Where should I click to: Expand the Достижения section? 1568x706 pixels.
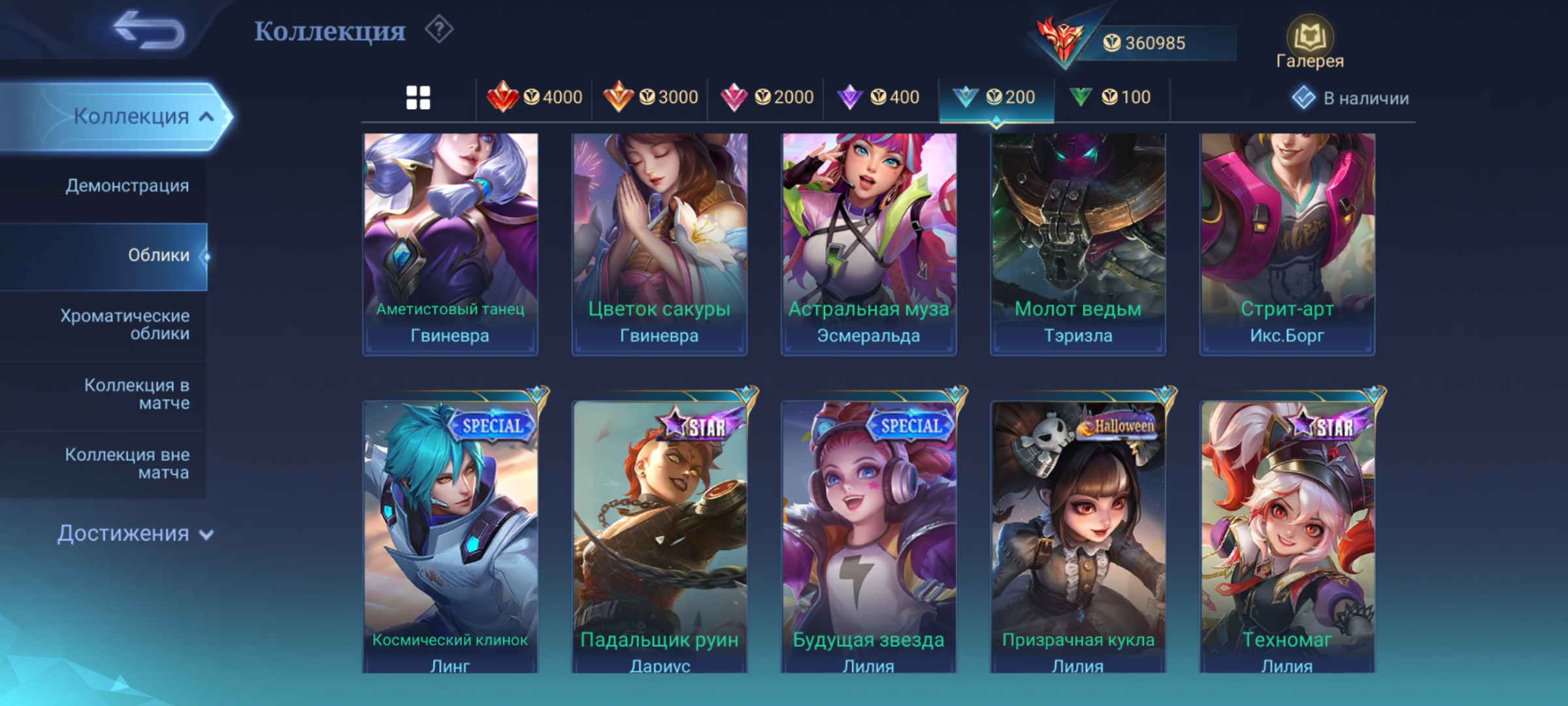[x=135, y=534]
